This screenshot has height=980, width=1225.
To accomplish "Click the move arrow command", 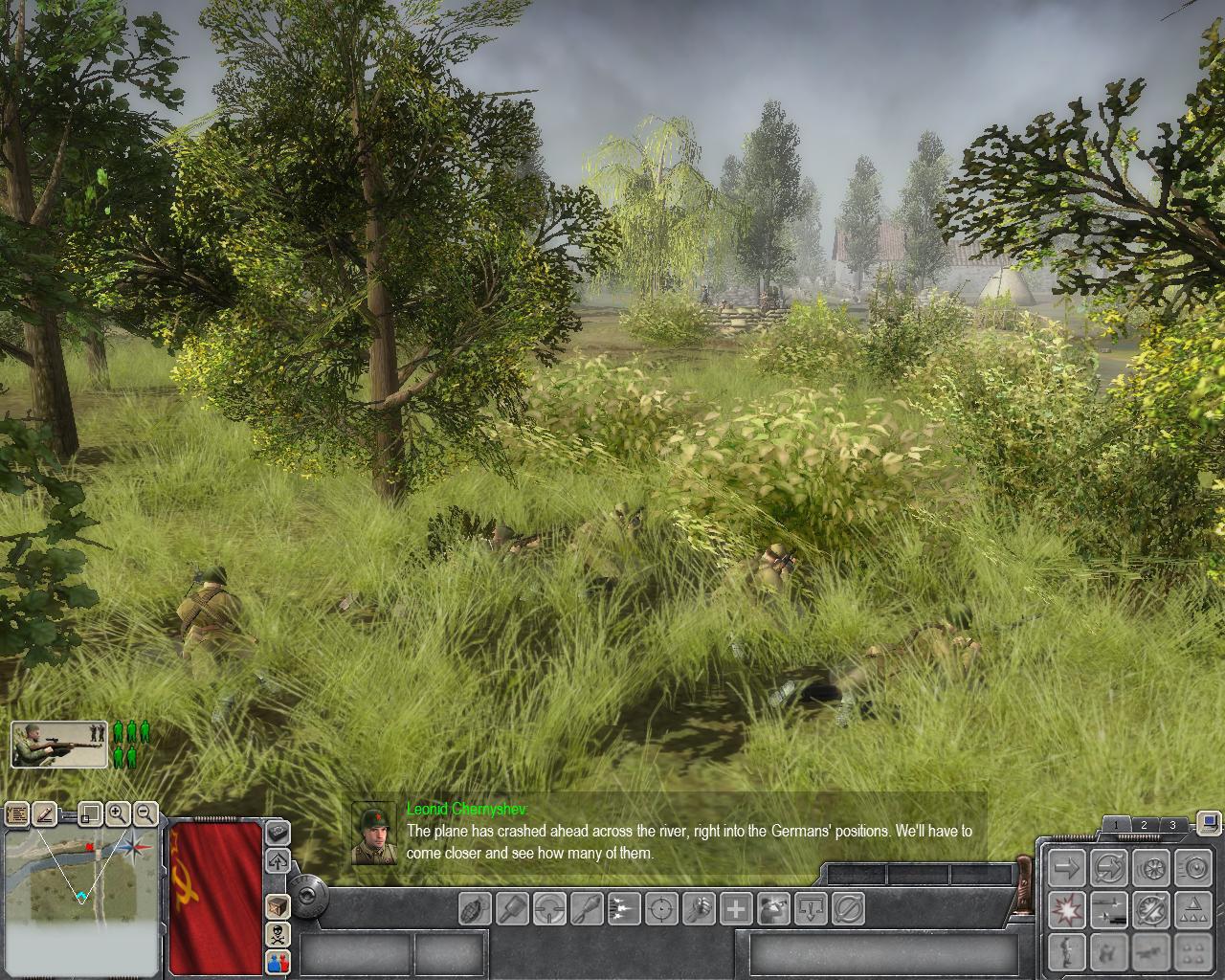I will [x=1067, y=868].
